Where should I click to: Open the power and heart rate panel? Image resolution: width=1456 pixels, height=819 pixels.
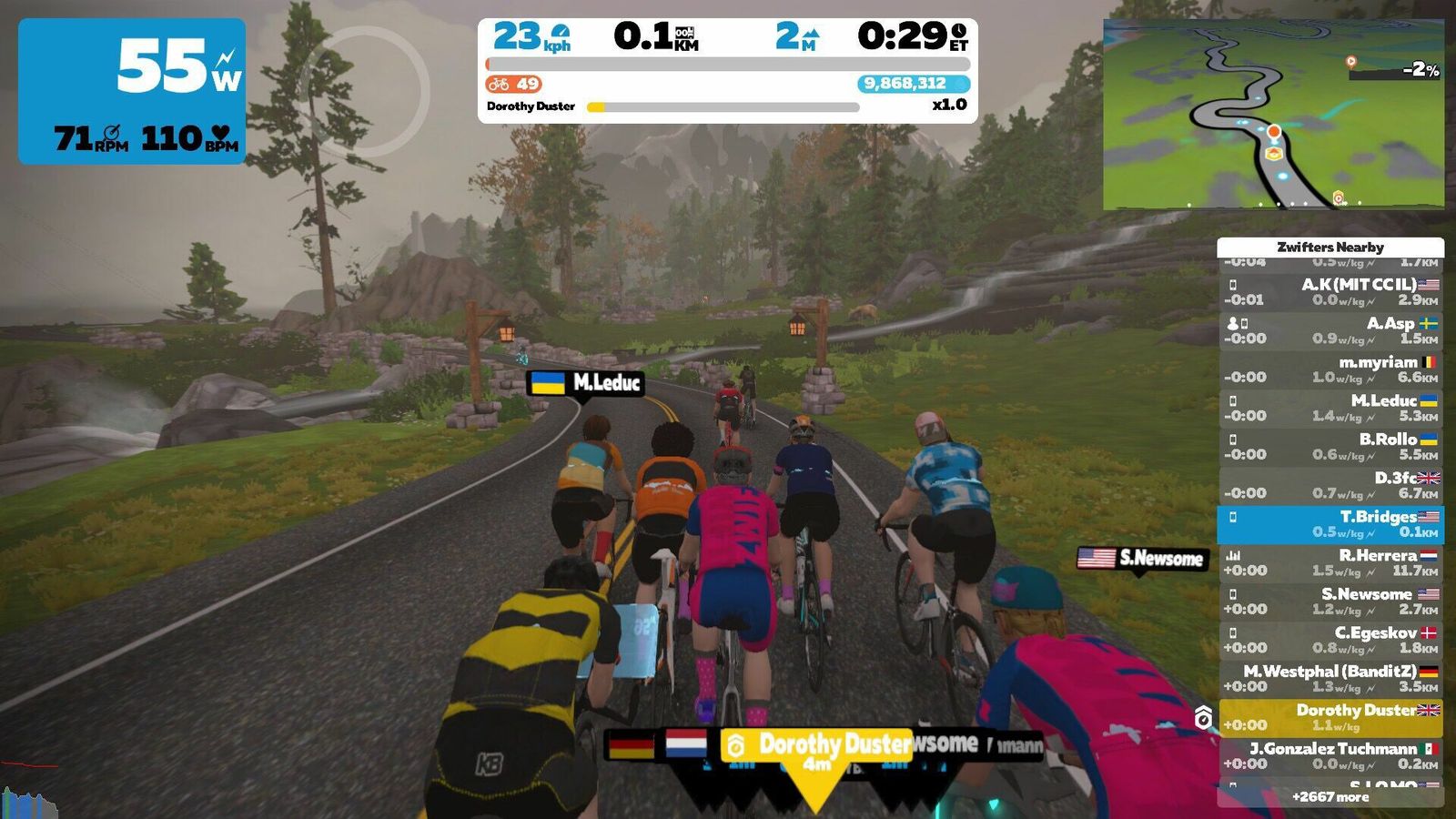pos(132,91)
